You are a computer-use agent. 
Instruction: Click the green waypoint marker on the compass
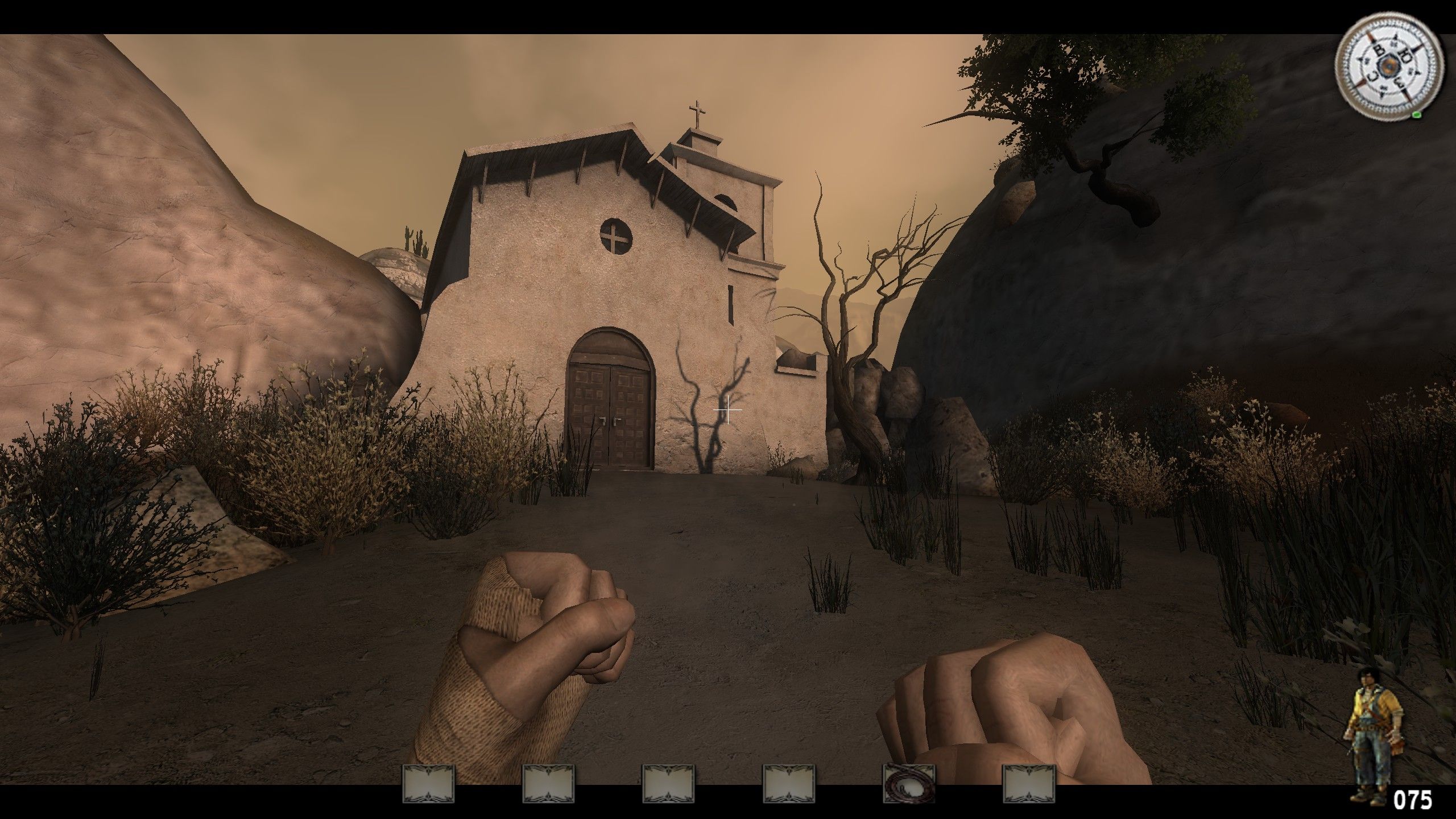pos(1417,116)
